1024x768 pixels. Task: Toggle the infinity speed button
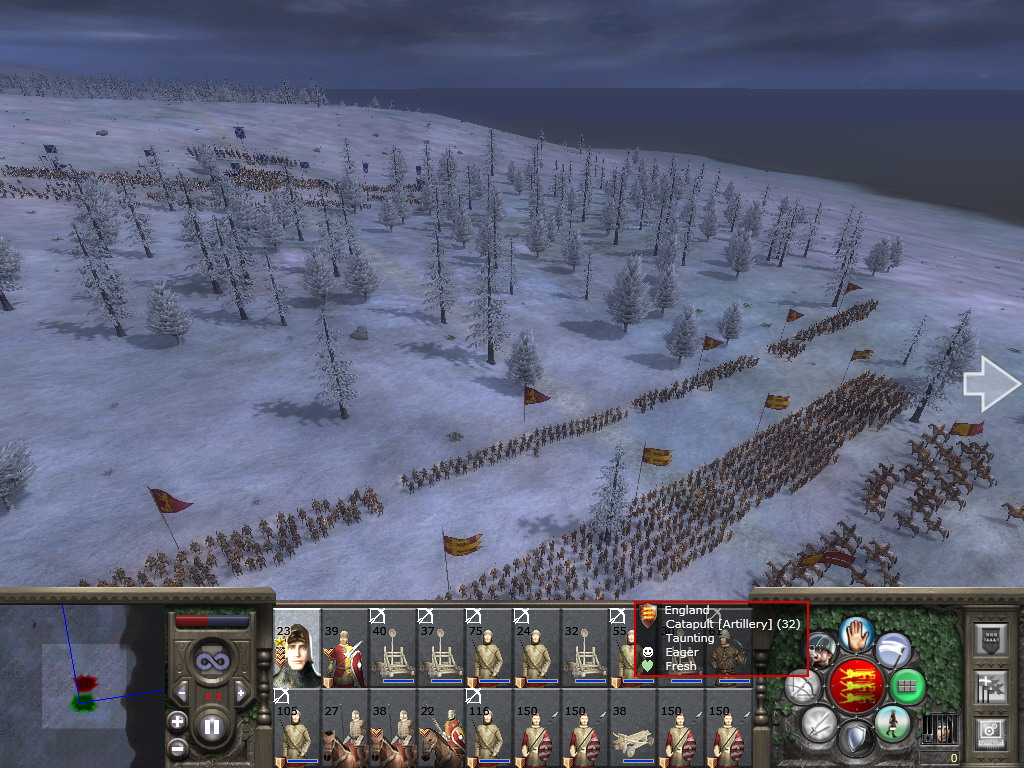click(211, 662)
